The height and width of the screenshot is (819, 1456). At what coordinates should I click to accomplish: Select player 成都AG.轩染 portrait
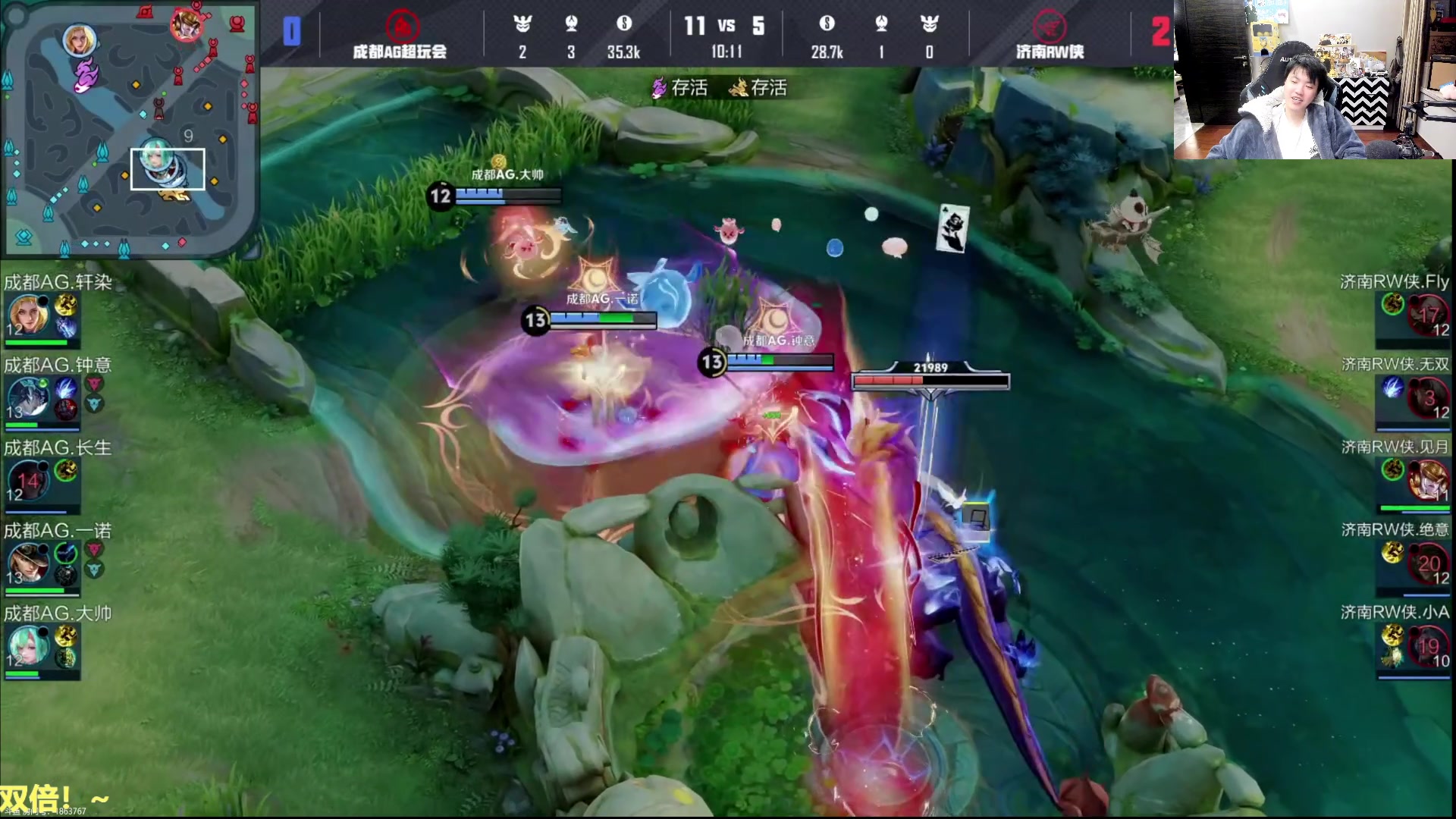(x=28, y=315)
